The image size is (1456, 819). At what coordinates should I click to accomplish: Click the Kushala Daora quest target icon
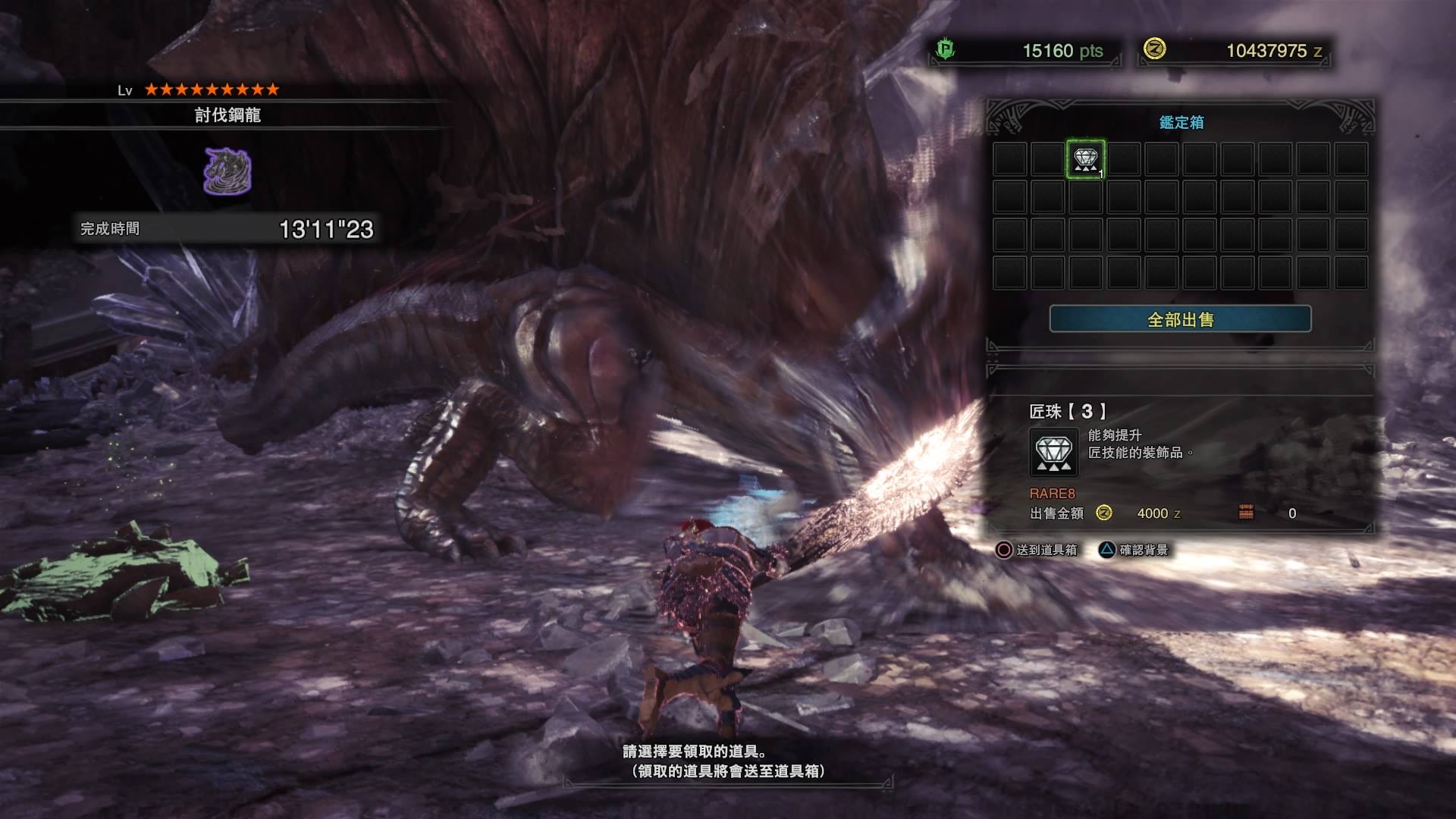click(227, 171)
